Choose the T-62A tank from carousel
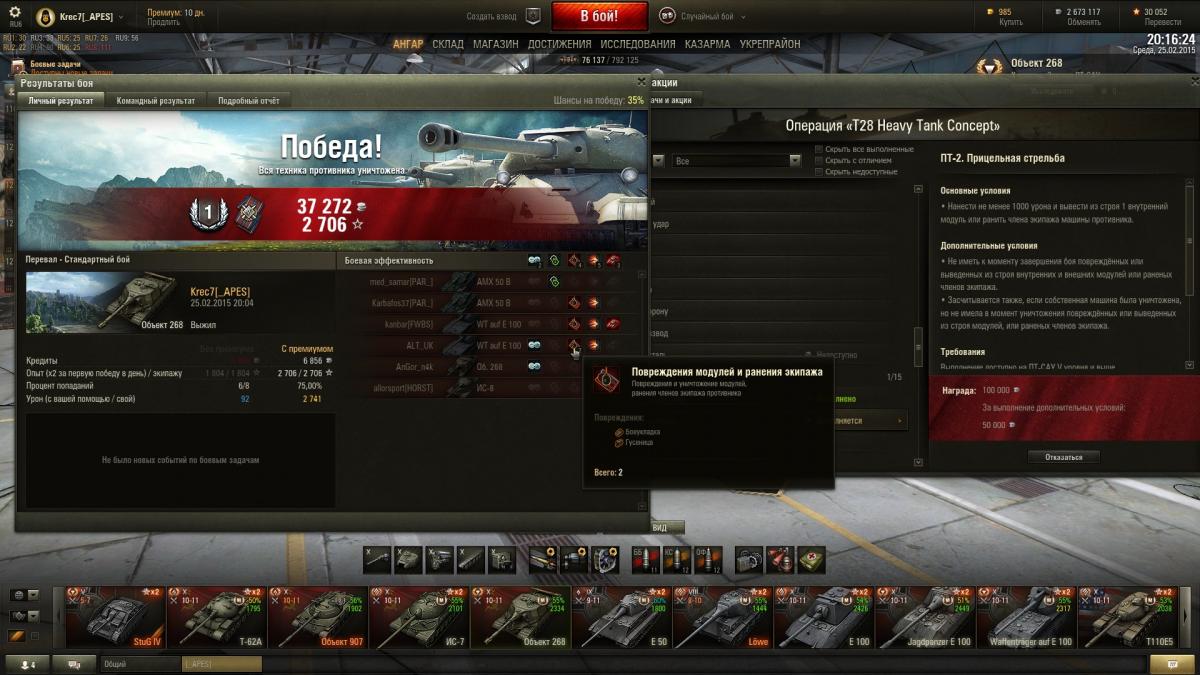 216,618
